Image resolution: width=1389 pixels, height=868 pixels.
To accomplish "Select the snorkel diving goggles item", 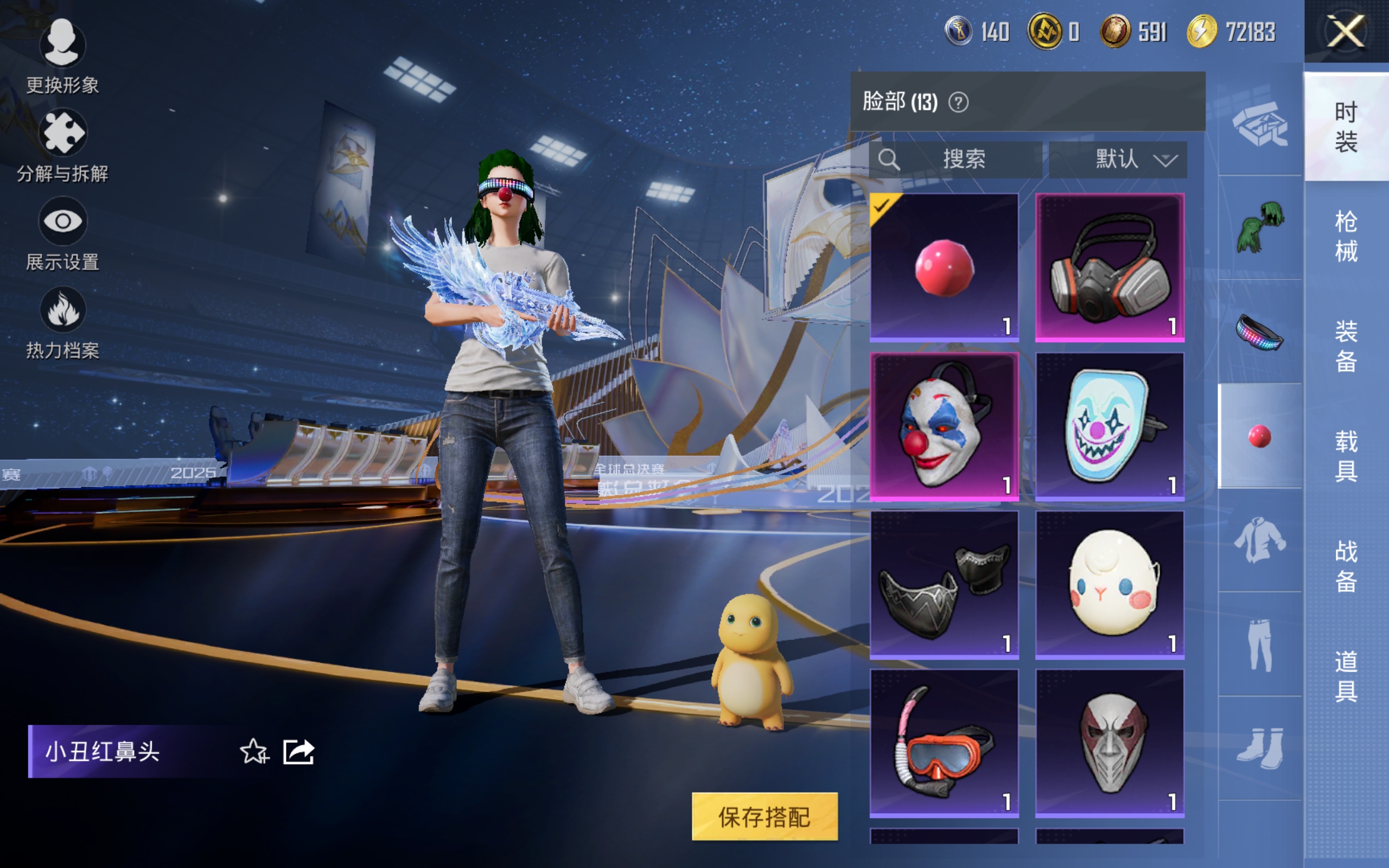I will coord(944,743).
